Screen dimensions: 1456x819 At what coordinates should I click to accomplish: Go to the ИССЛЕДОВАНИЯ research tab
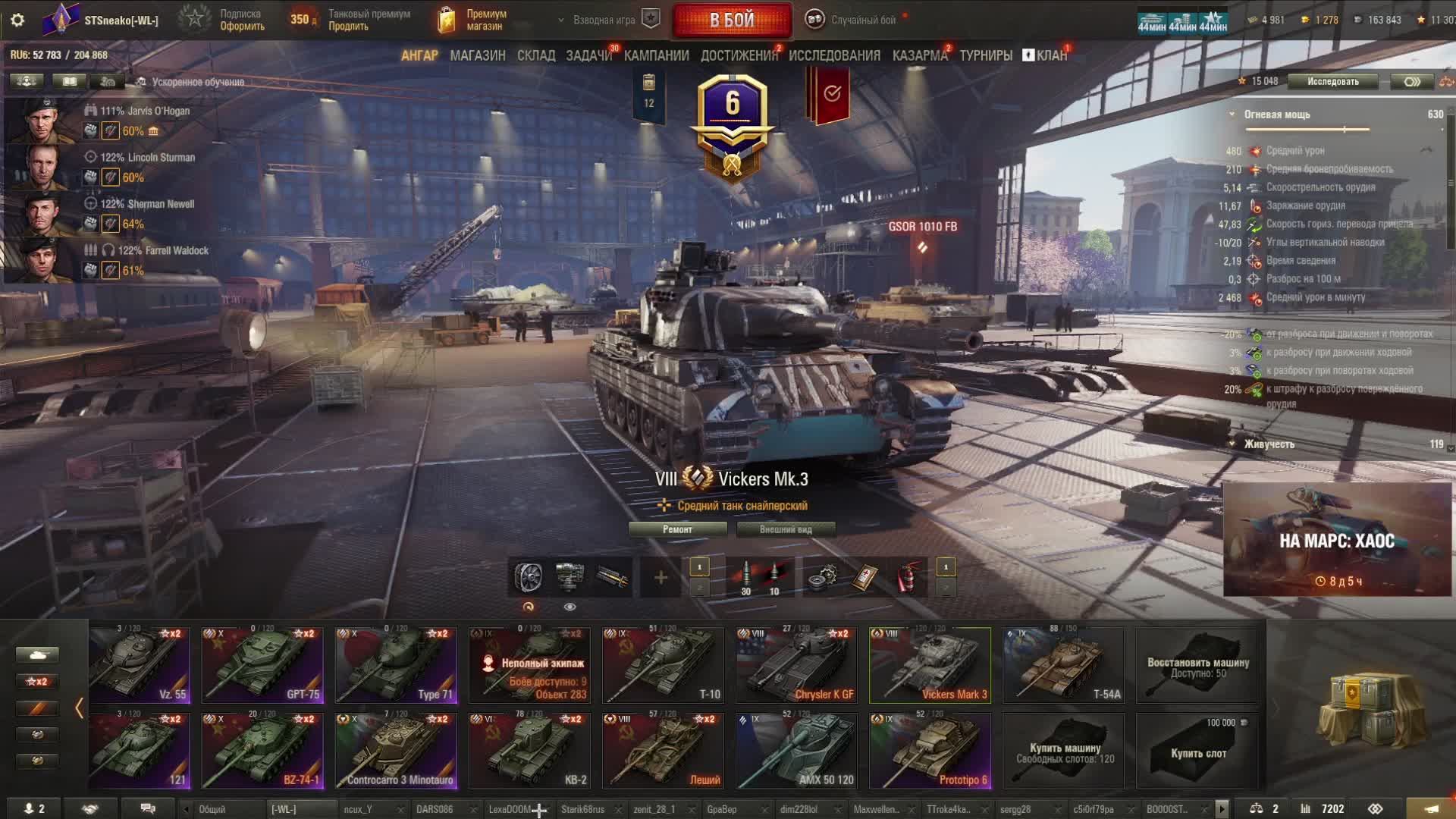coord(834,55)
